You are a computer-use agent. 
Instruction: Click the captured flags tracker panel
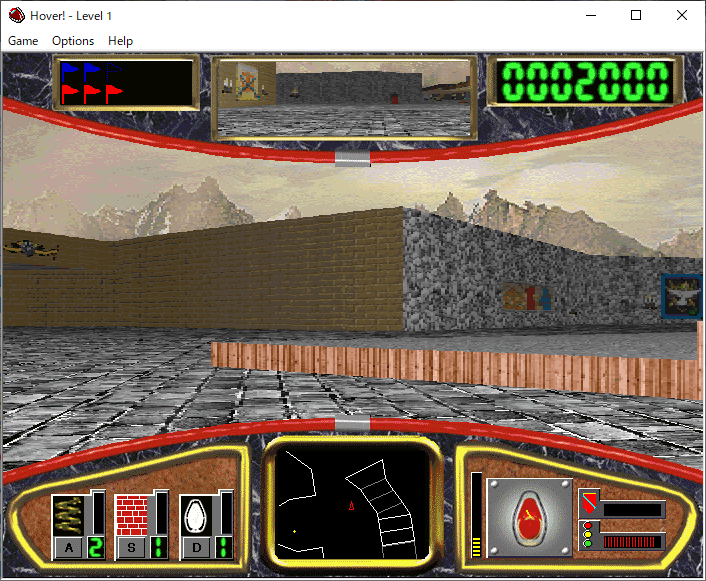[x=126, y=83]
